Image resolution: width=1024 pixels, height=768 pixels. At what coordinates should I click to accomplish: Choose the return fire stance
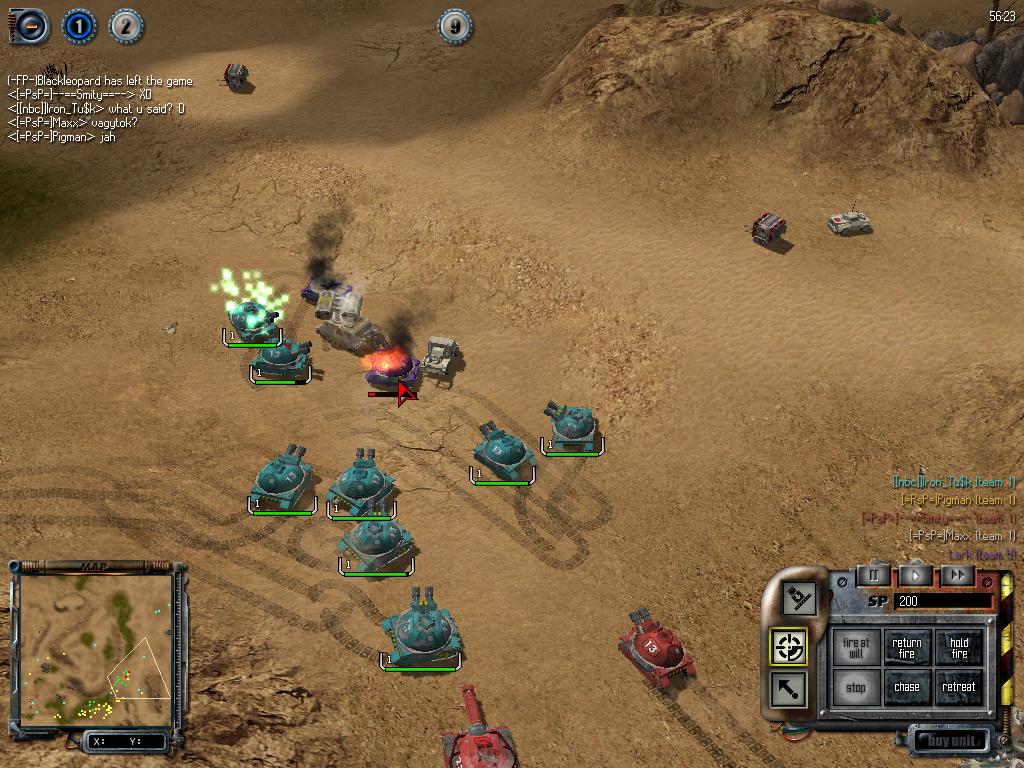pos(907,648)
